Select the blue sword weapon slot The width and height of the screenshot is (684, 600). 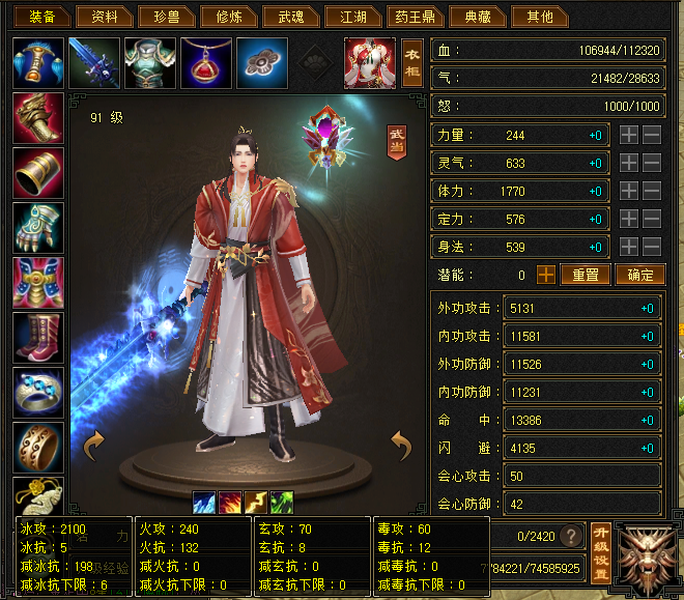pyautogui.click(x=94, y=62)
